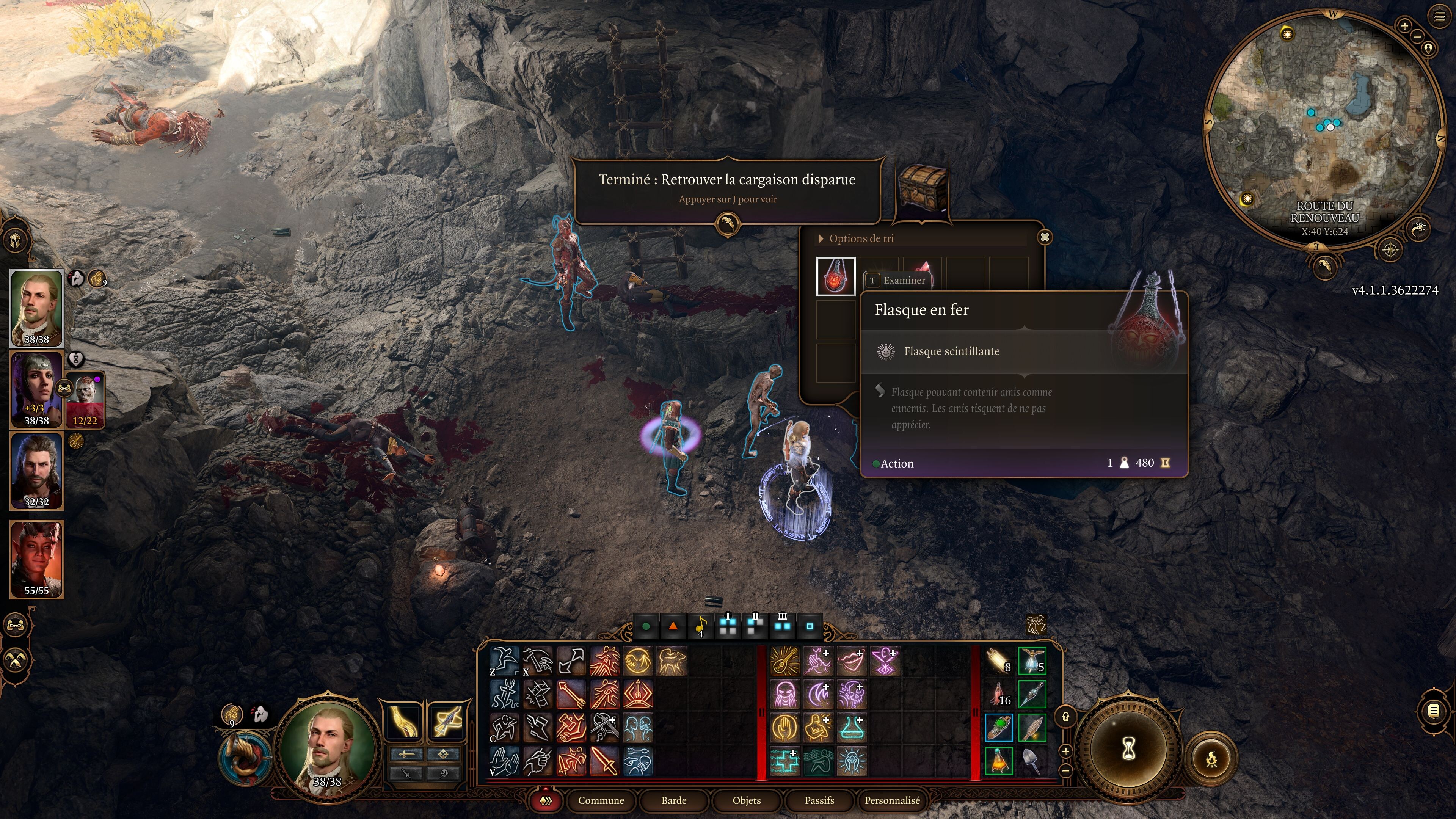Center the minimap with the player icon
Screen dimensions: 1456x819
(x=1428, y=49)
